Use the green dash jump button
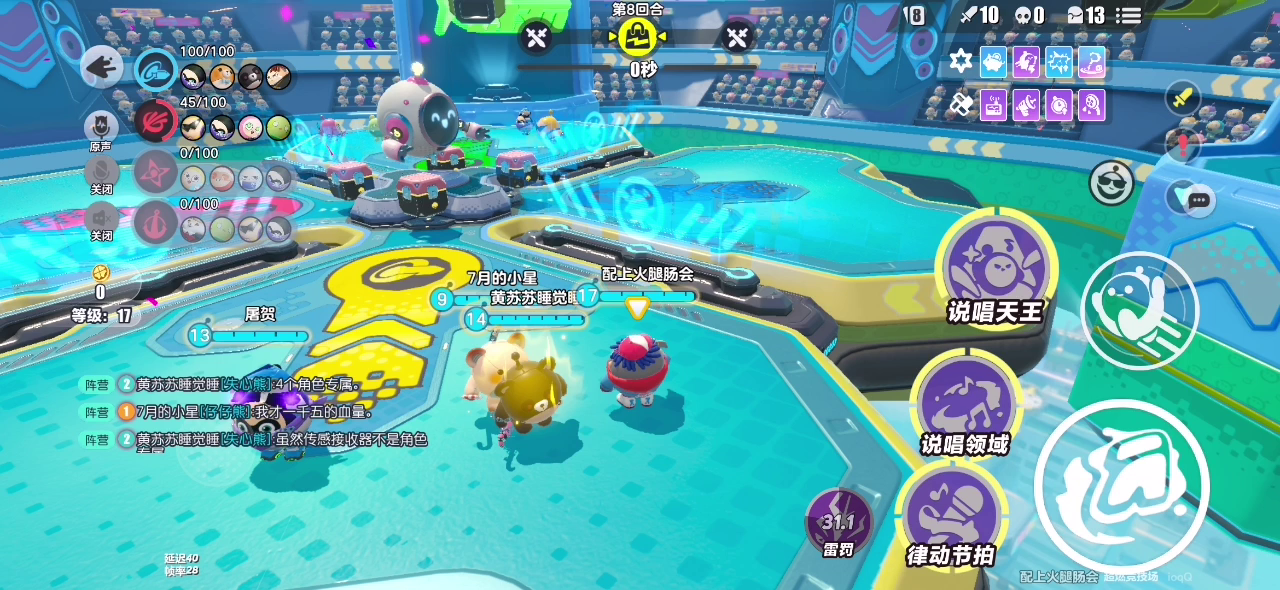The image size is (1280, 590). point(1139,309)
